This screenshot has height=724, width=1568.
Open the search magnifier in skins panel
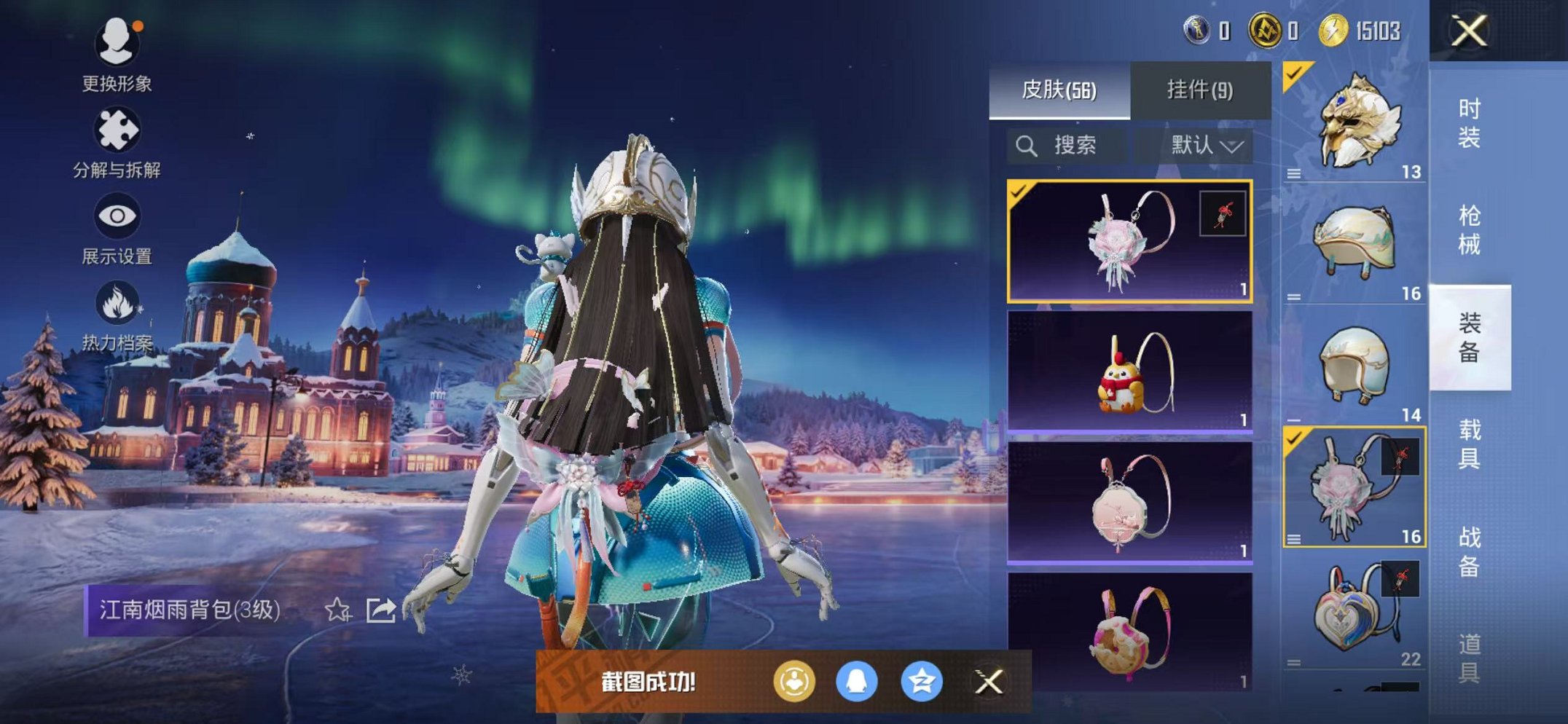(1027, 145)
